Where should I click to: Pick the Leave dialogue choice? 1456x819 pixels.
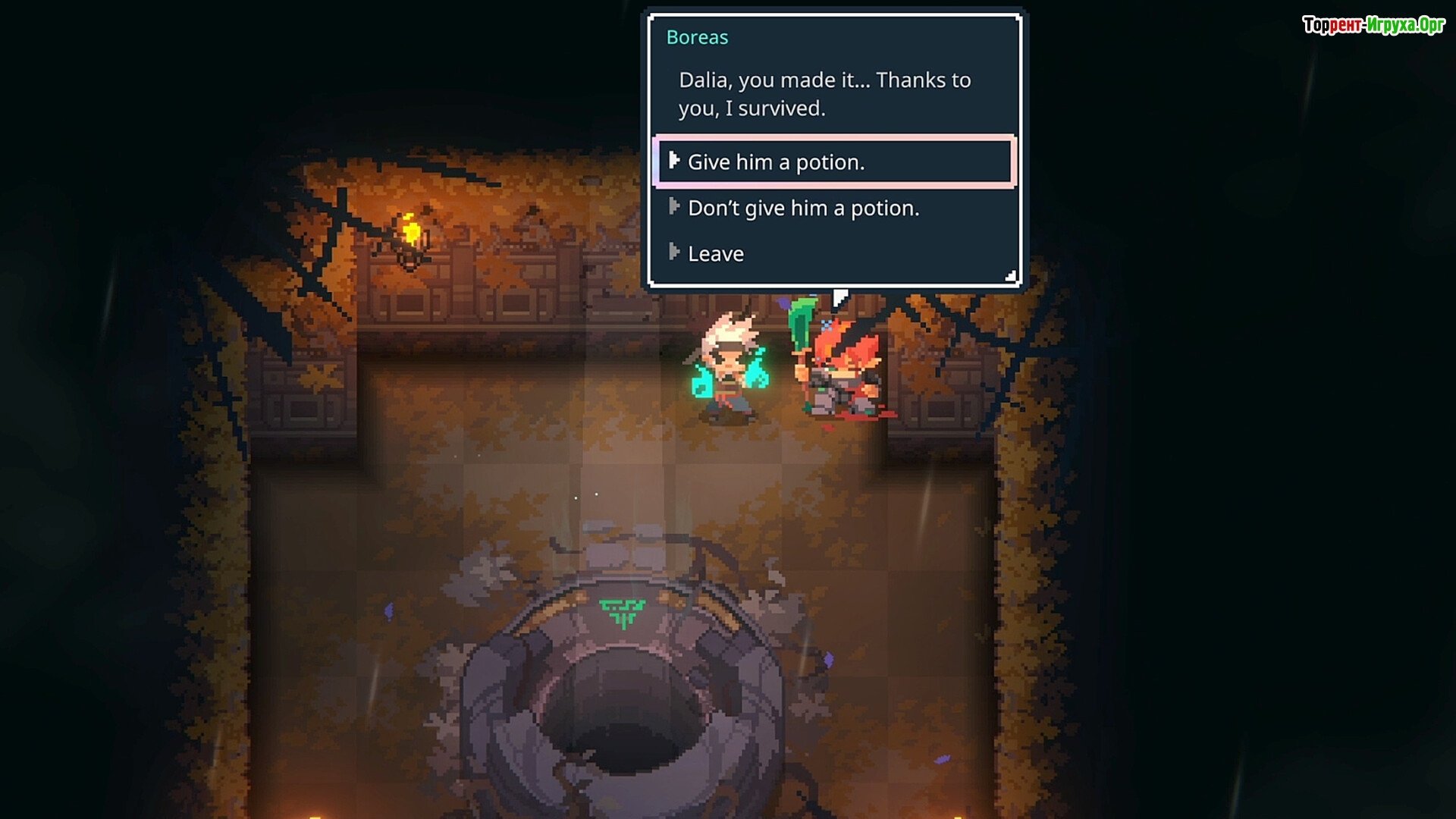(x=715, y=254)
